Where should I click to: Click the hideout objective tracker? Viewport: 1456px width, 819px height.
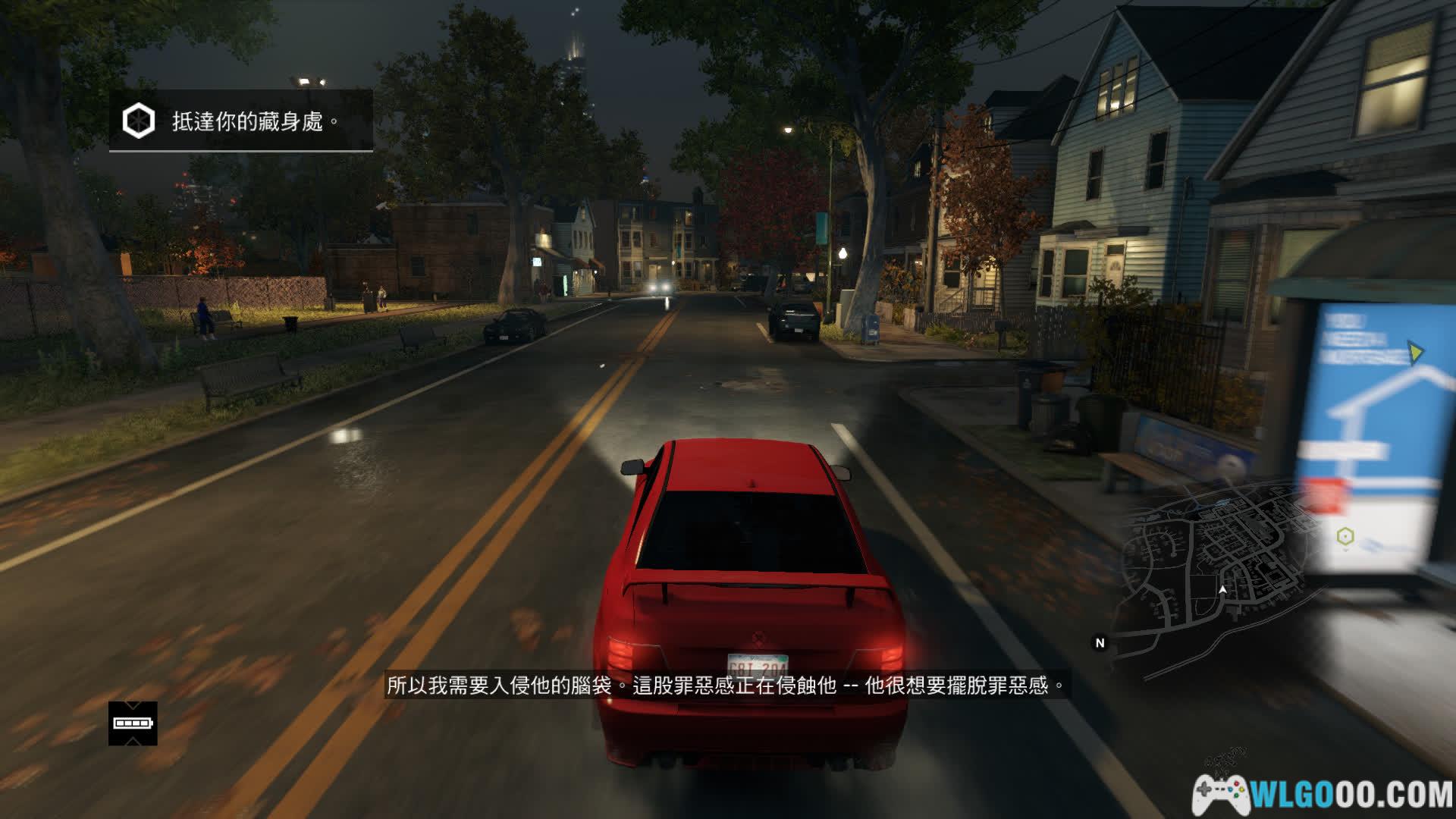(241, 121)
